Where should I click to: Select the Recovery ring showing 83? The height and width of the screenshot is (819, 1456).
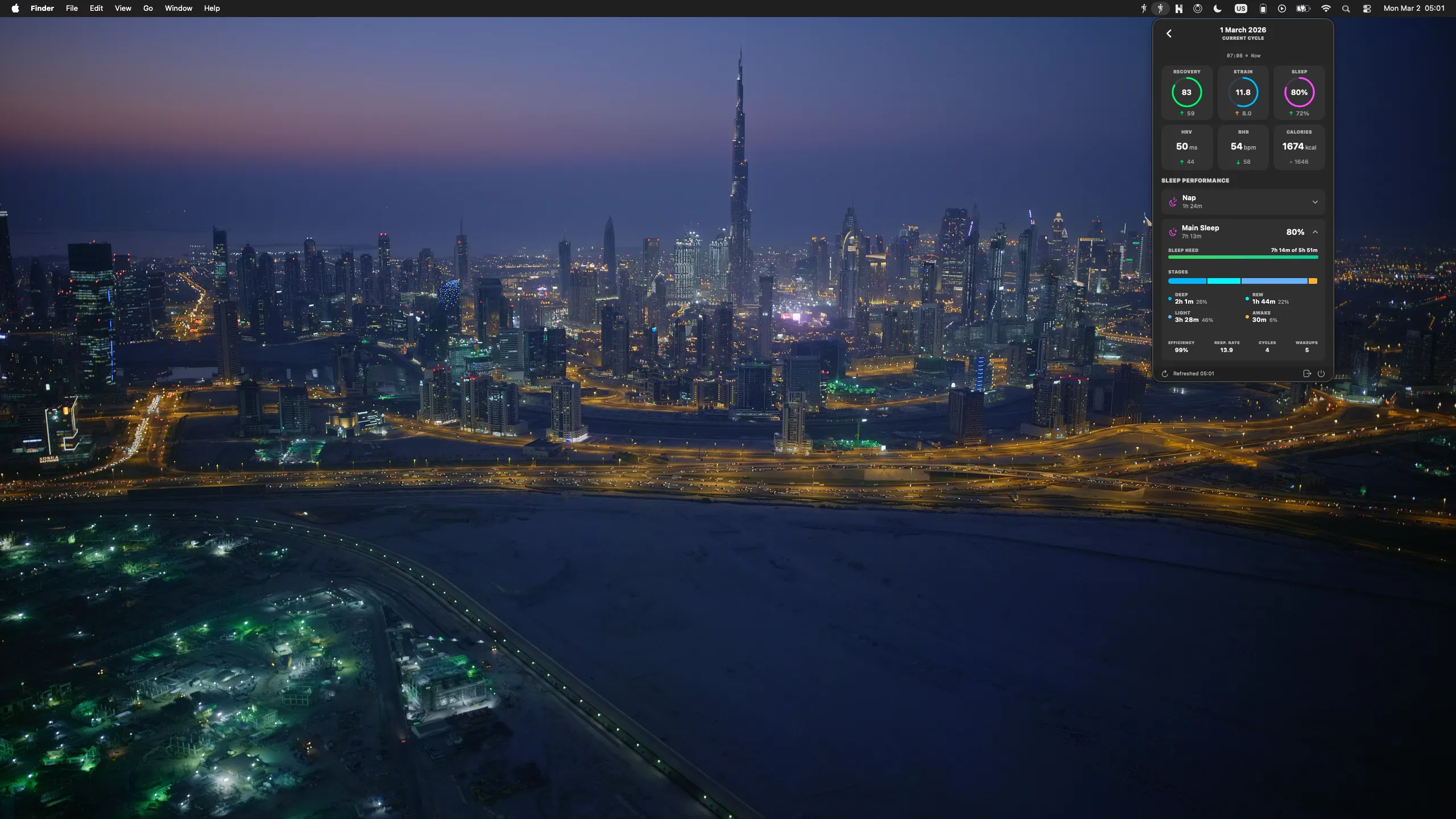1186,92
